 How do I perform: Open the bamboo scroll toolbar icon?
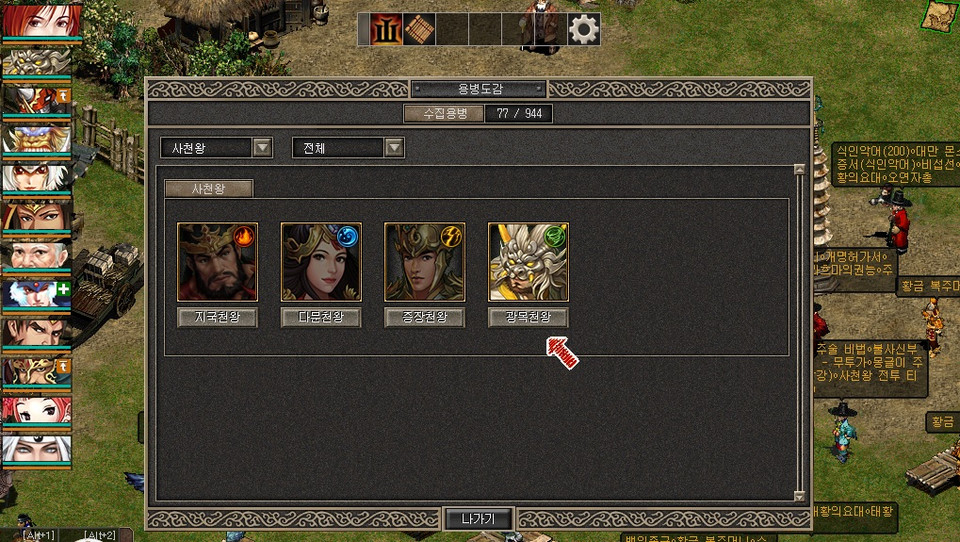tap(419, 30)
